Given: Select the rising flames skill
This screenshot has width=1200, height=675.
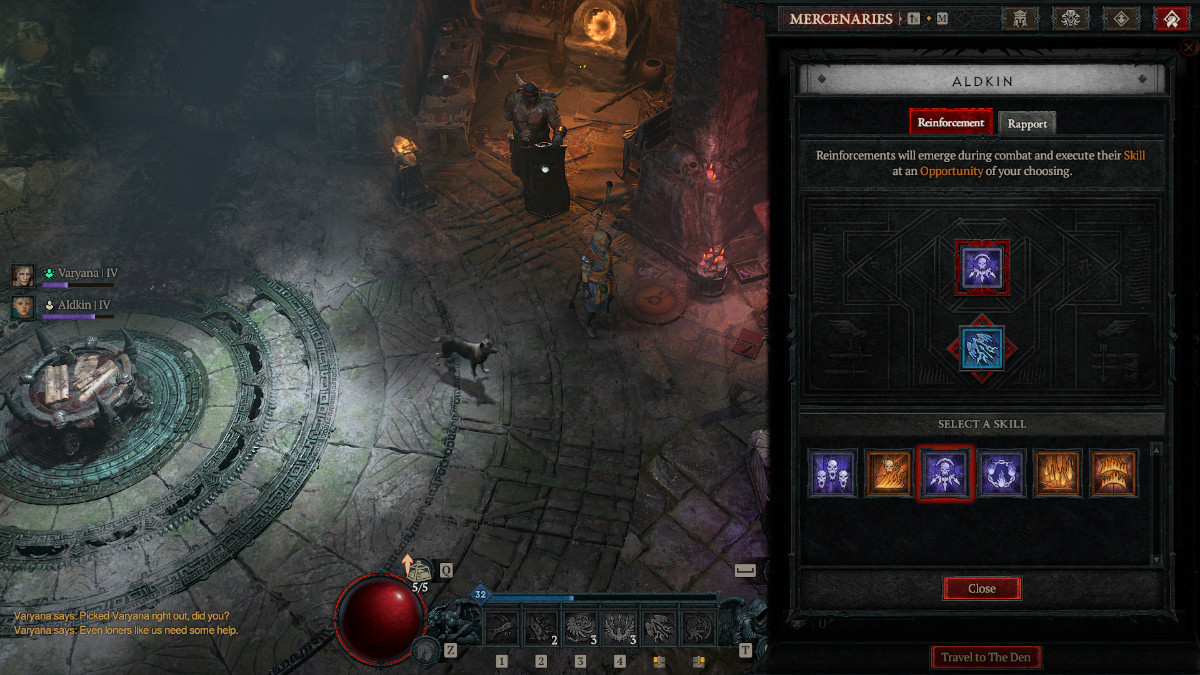Looking at the screenshot, I should tap(1057, 473).
